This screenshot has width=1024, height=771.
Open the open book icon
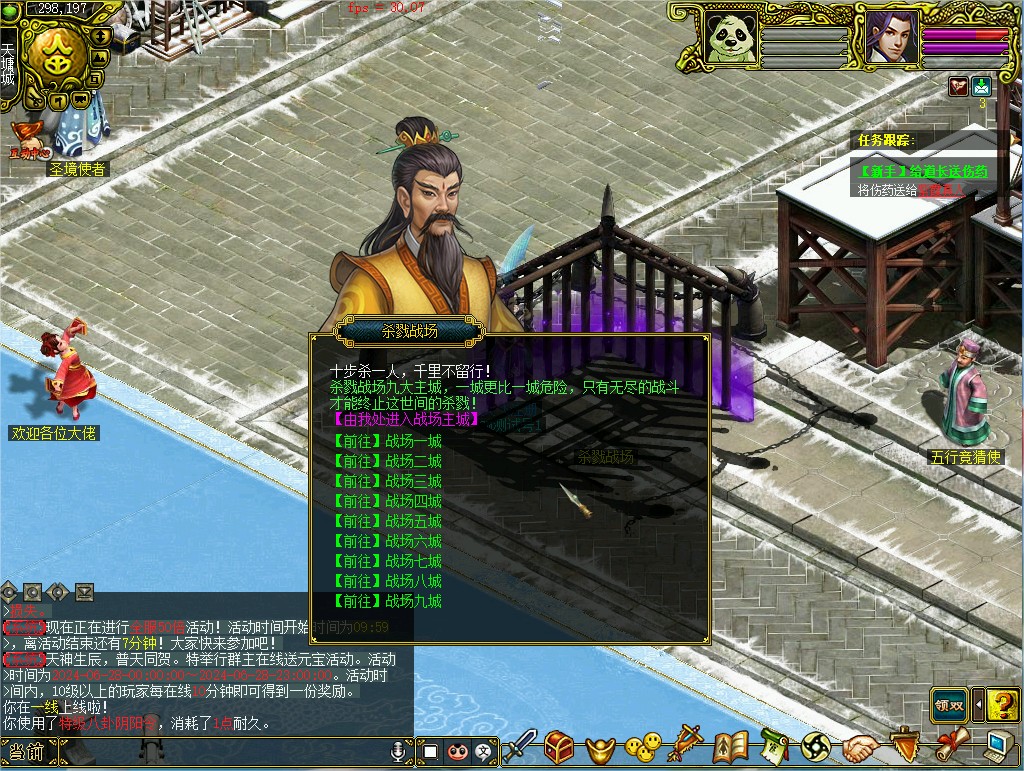[731, 746]
